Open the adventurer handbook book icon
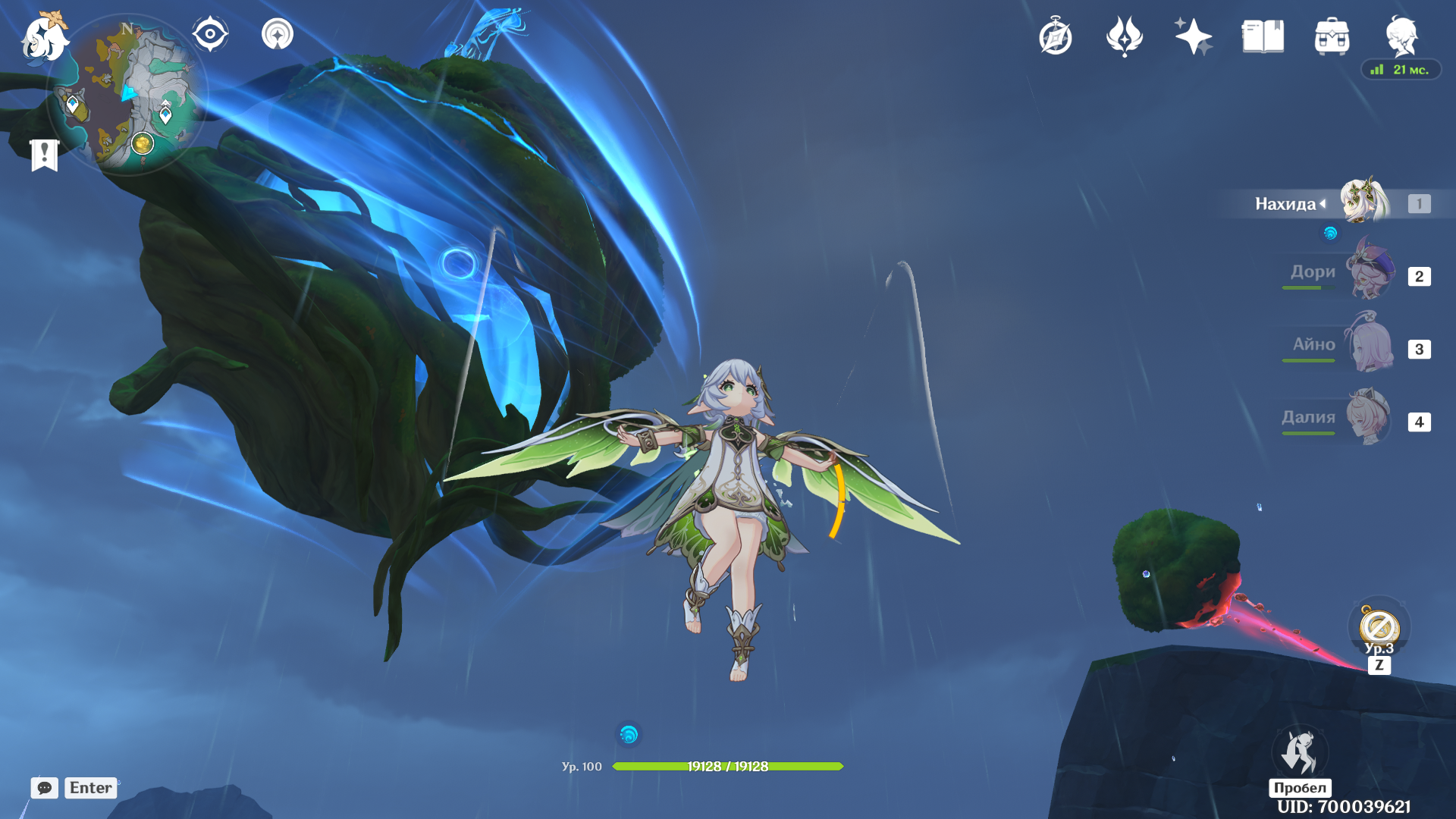 [x=1263, y=36]
